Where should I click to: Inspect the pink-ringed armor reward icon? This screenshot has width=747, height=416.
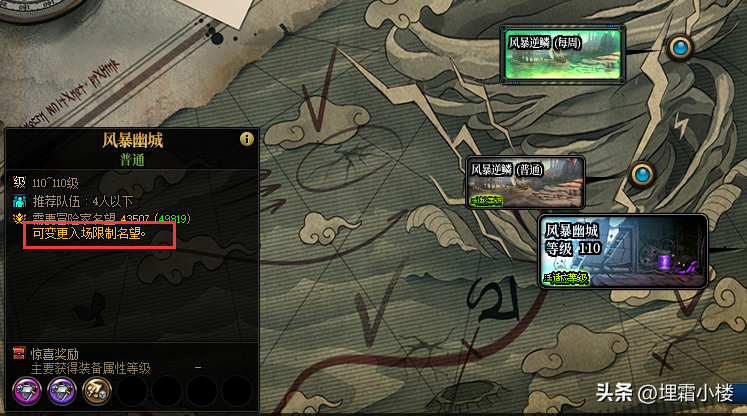26,391
